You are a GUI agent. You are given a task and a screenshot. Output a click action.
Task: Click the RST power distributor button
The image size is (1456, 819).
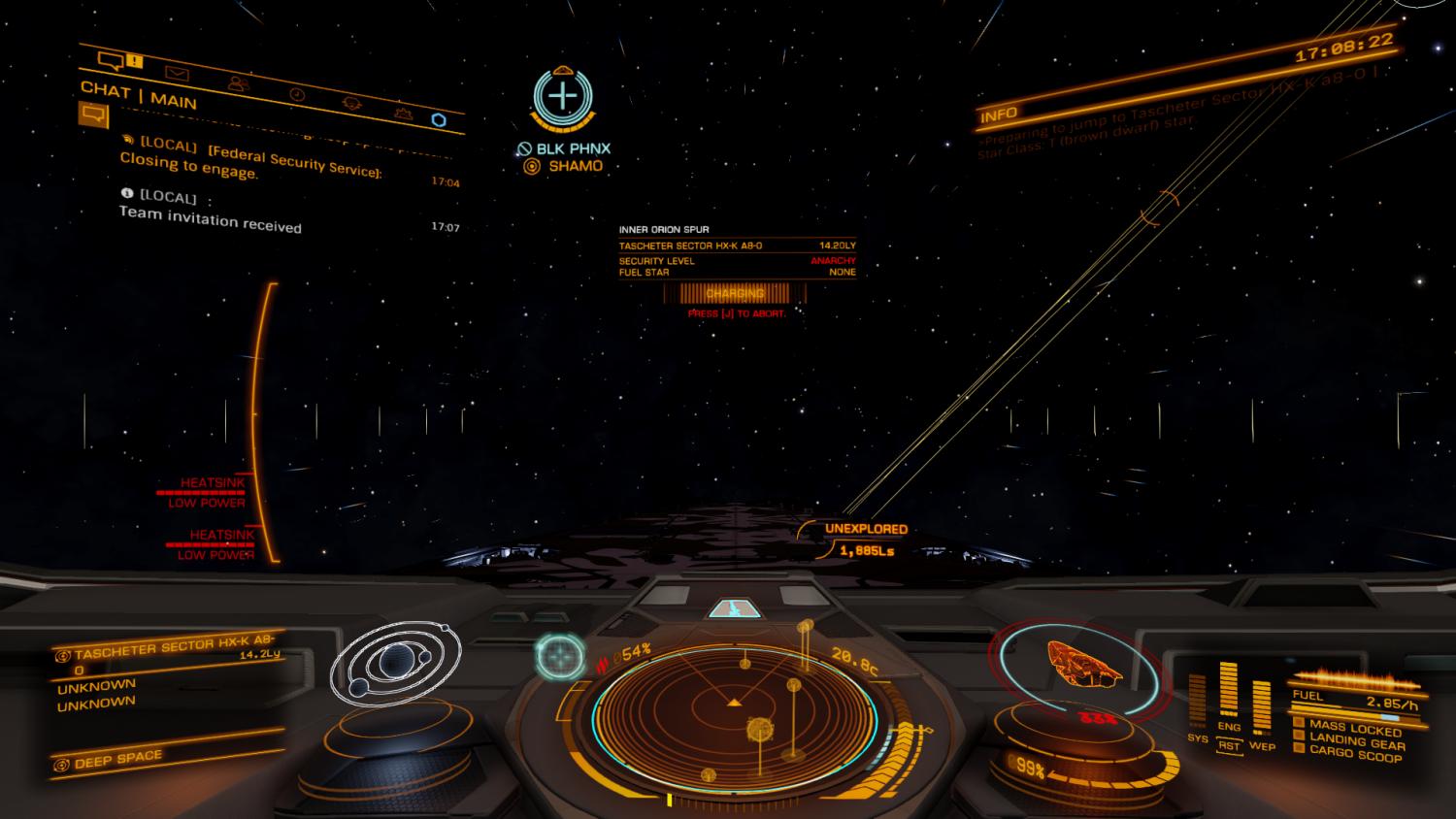1229,745
